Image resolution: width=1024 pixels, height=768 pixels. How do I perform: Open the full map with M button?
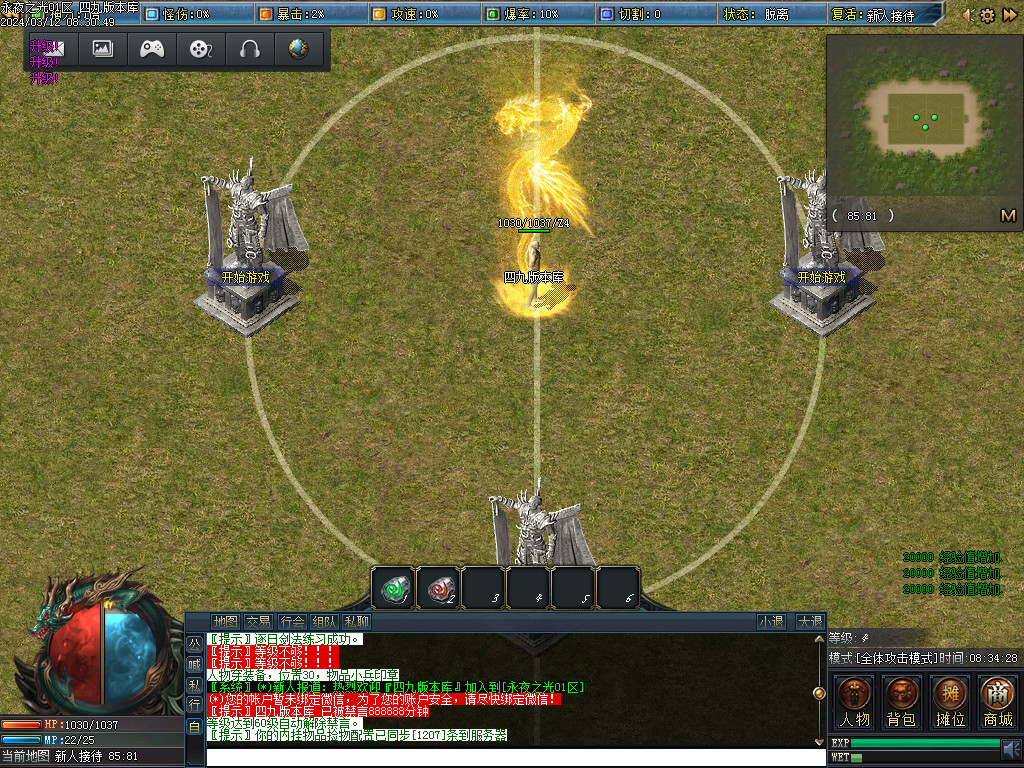[1008, 215]
